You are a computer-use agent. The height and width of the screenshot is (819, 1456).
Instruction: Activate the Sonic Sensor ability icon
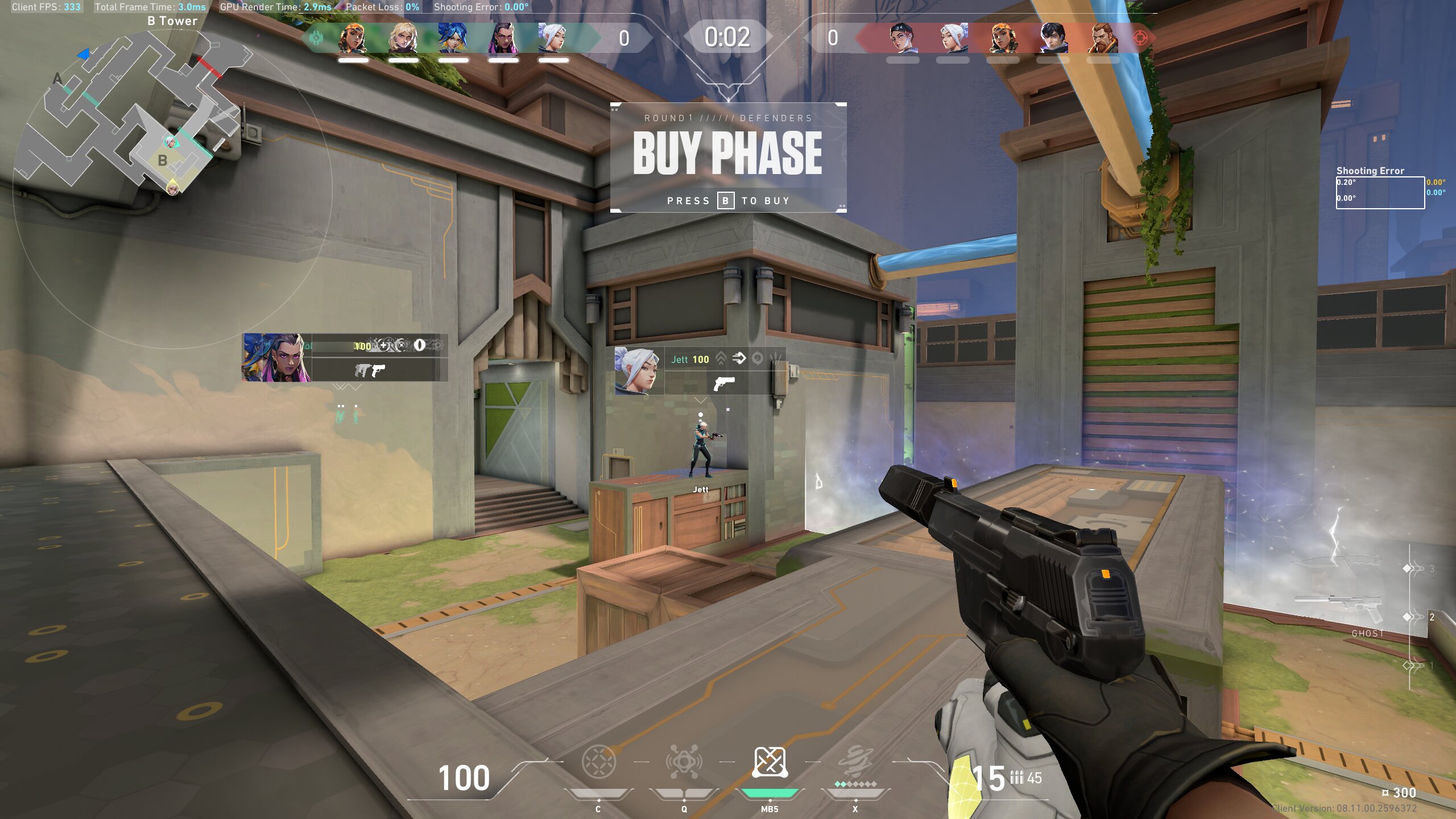[684, 762]
